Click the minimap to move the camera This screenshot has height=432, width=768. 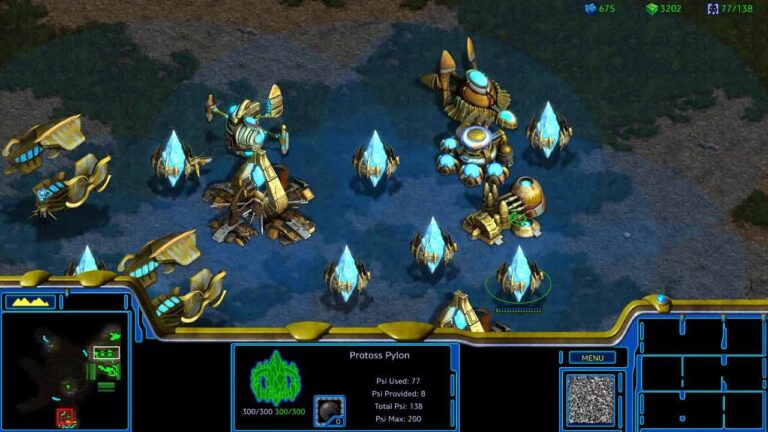(x=65, y=372)
